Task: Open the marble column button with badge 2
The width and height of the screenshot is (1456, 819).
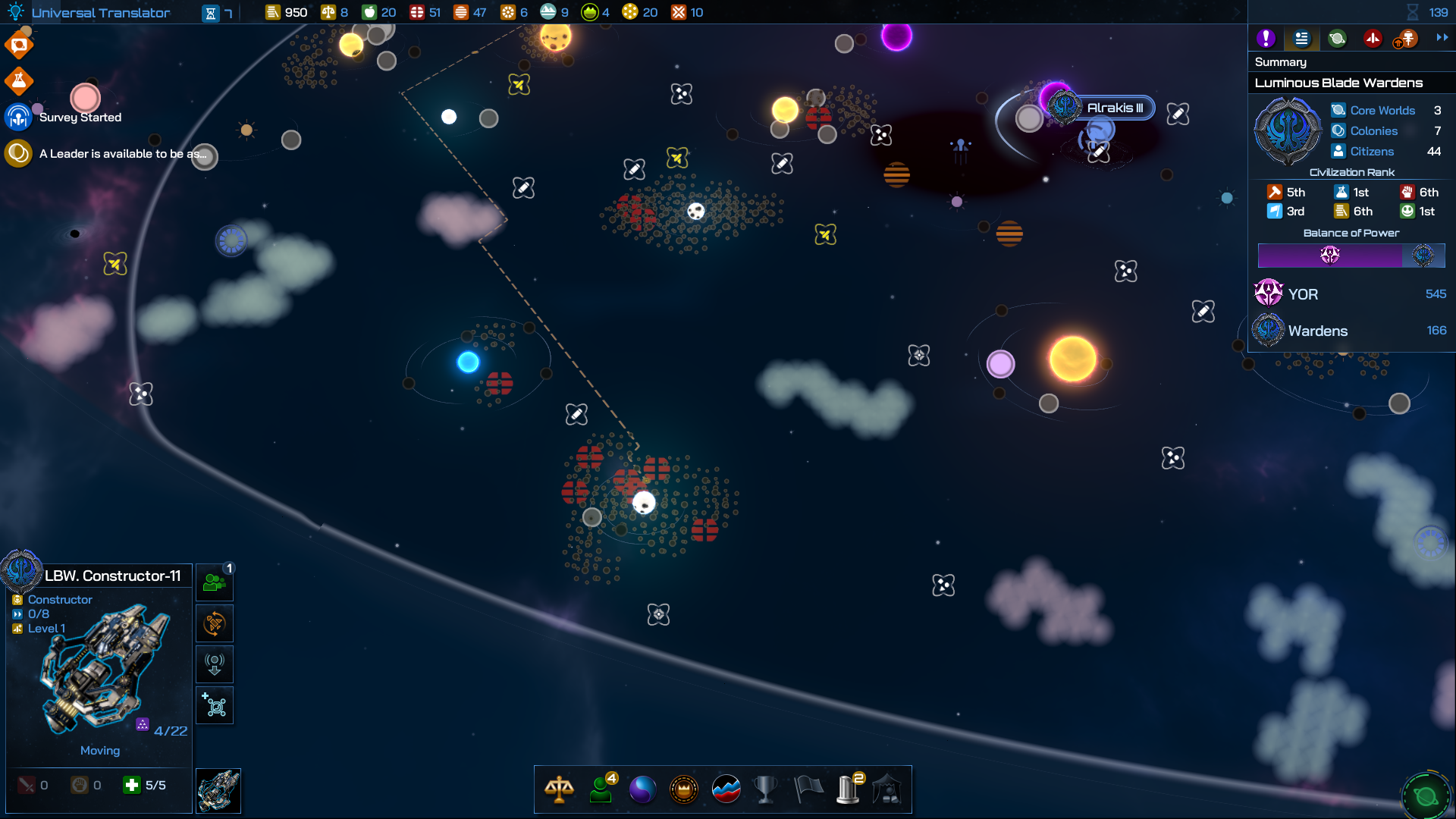Action: [849, 789]
